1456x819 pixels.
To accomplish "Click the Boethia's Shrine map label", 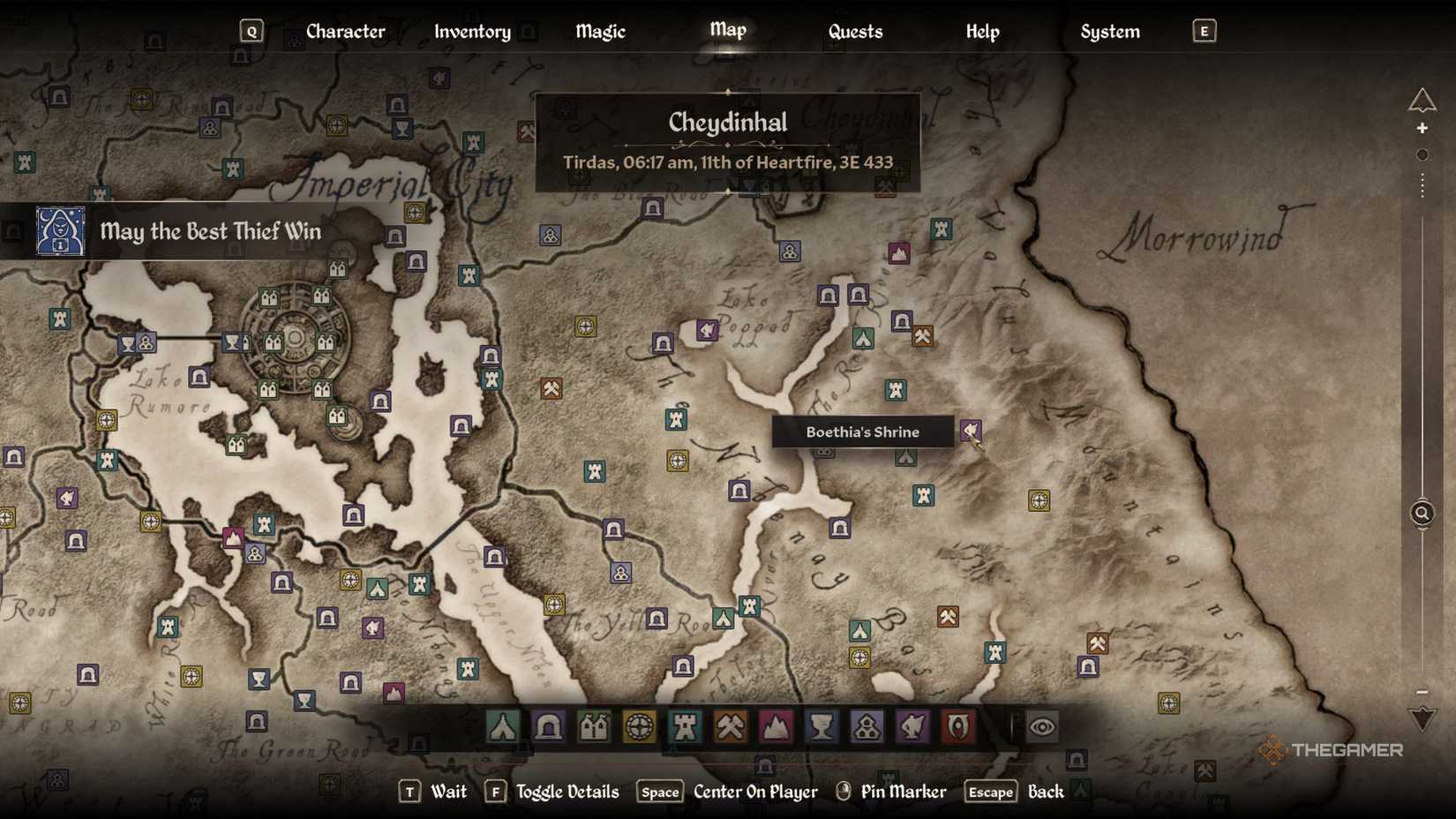I will [861, 432].
